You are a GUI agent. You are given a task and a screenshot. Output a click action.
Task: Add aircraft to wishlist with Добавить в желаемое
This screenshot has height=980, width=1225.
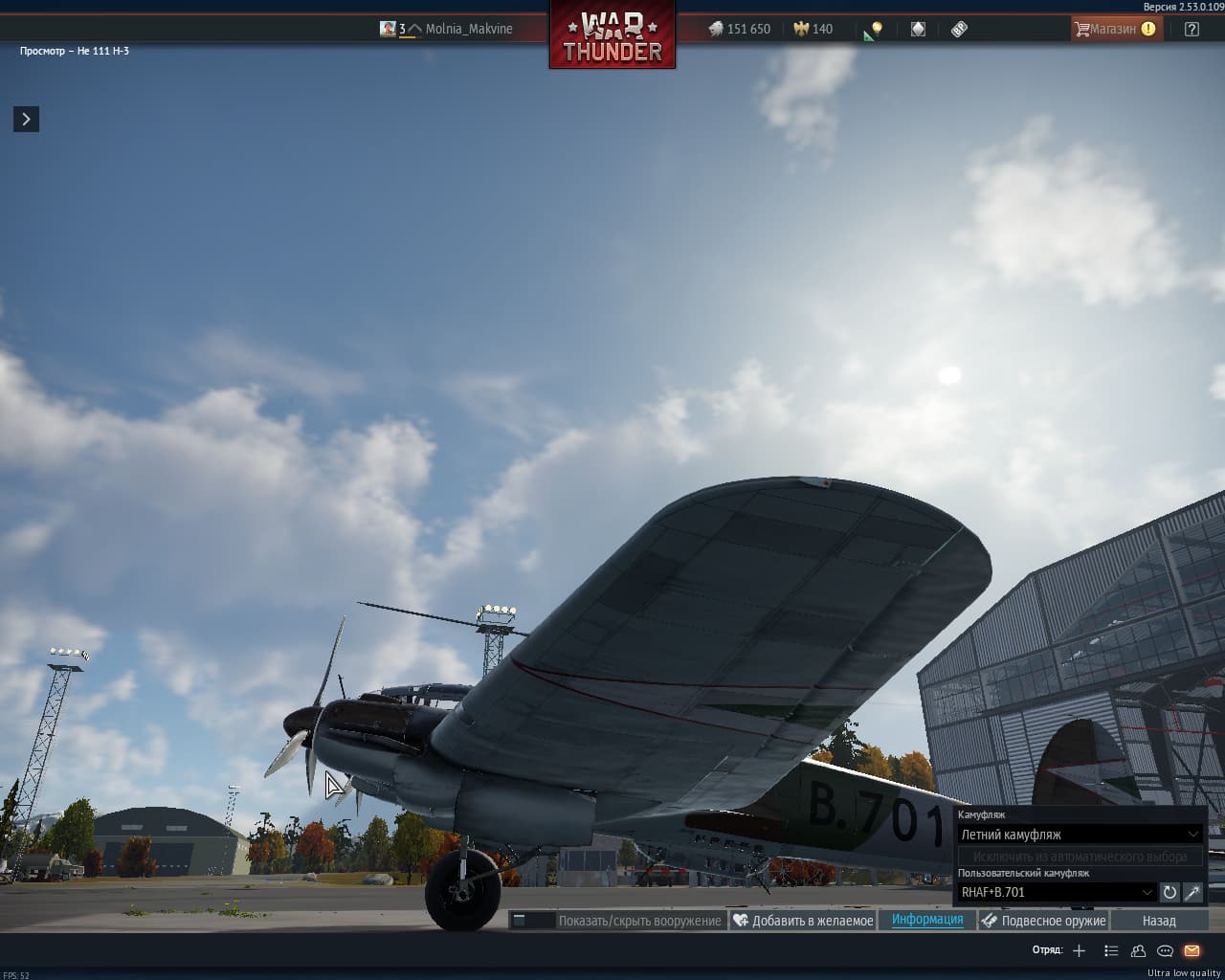(x=803, y=921)
